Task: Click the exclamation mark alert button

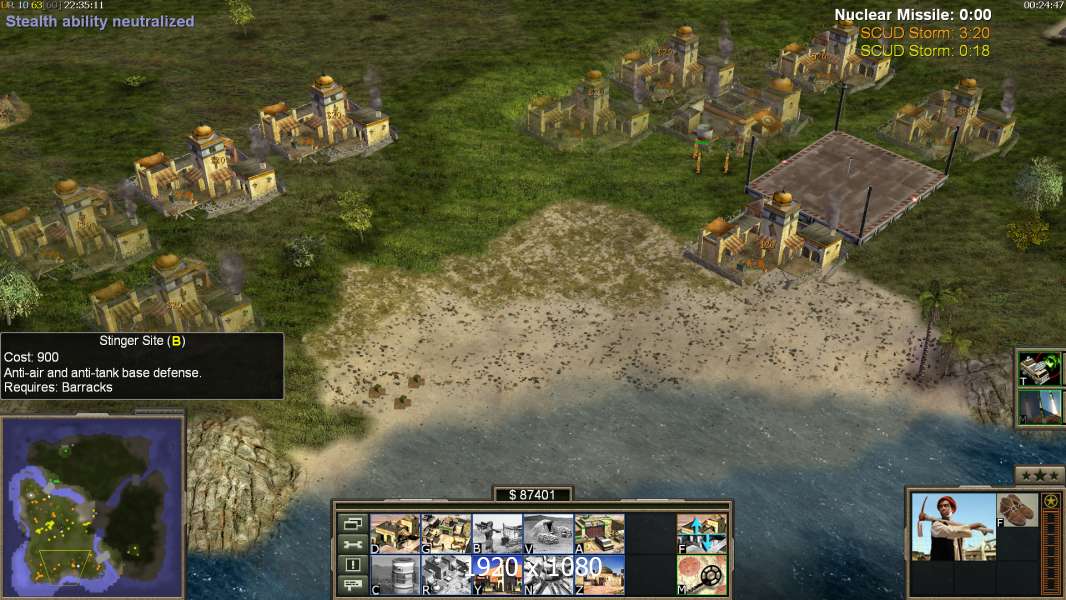Action: (351, 565)
